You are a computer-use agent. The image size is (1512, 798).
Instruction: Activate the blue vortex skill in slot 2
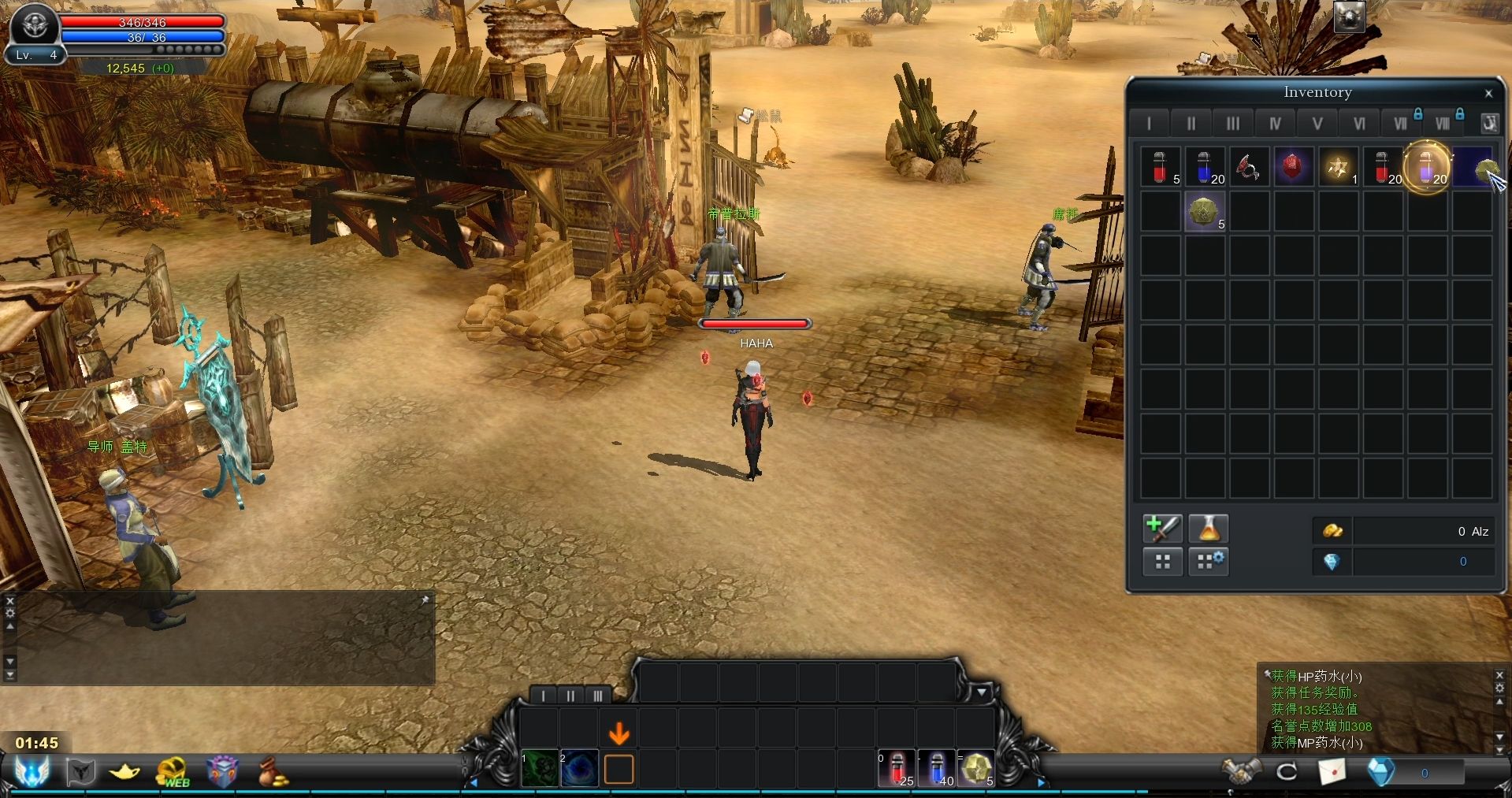[579, 770]
